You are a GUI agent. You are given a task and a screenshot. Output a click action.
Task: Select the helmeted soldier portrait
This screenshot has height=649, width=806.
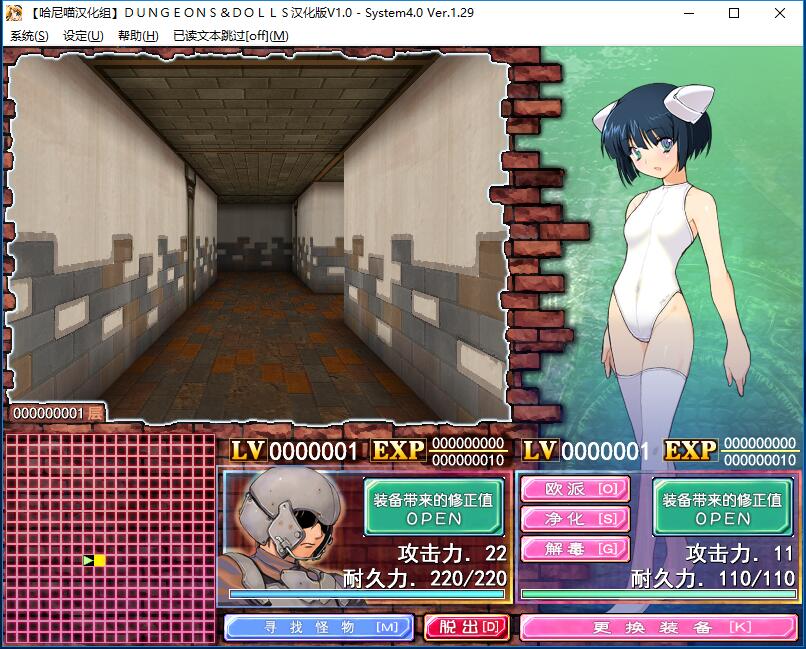(292, 530)
